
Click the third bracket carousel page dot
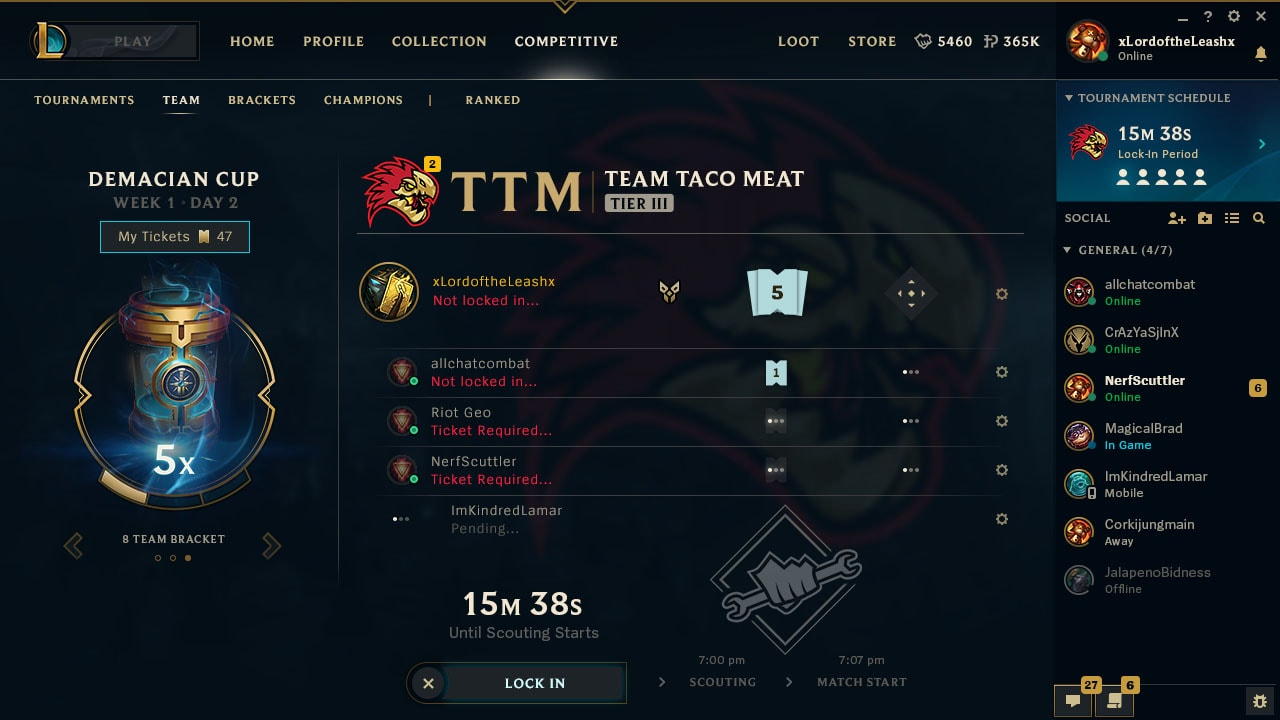[x=188, y=558]
